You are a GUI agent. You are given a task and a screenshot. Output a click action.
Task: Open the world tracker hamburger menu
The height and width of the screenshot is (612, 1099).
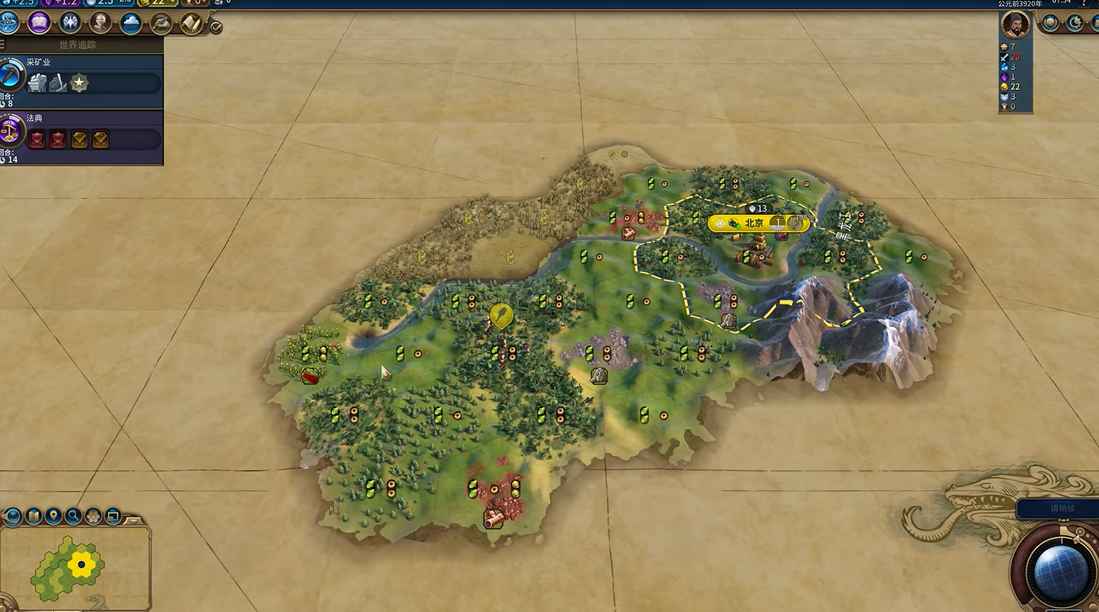5,45
